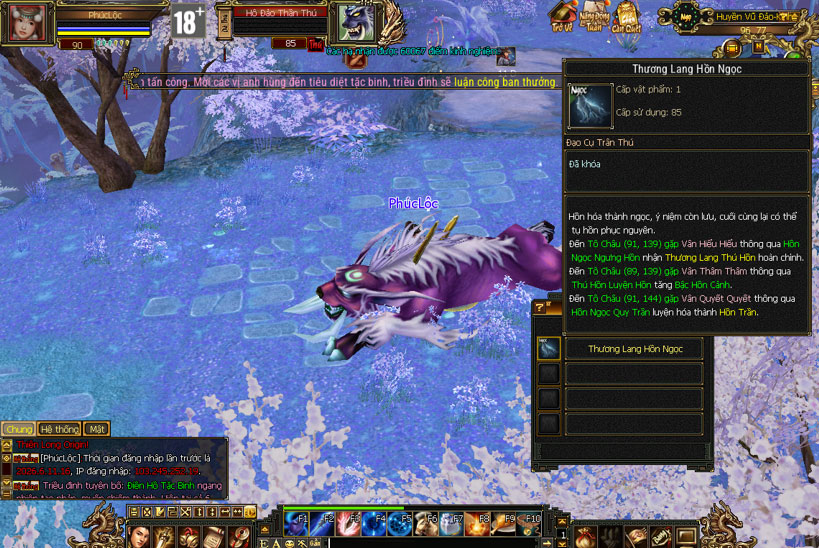Select PhúcLộc player portrait

(25, 23)
